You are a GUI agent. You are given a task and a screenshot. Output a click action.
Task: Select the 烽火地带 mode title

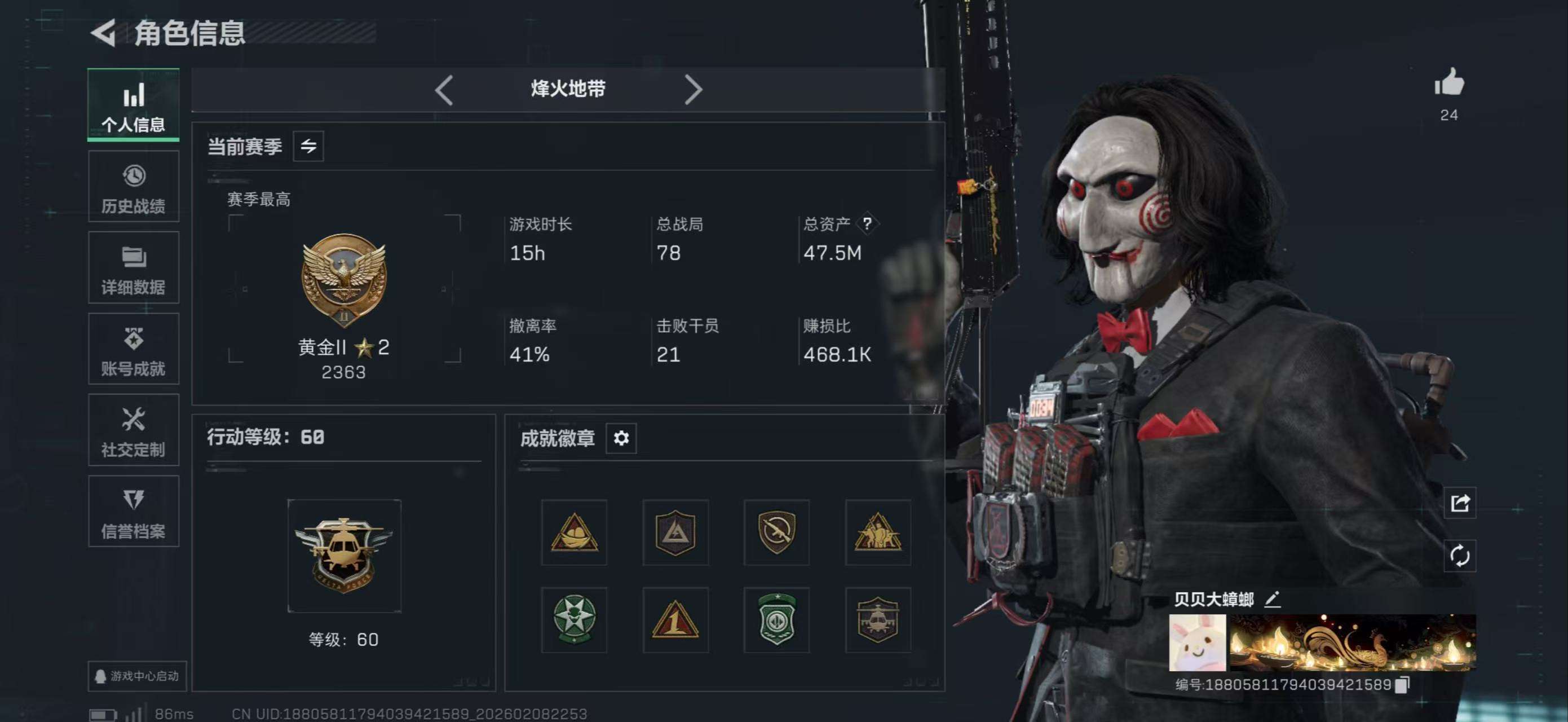tap(567, 89)
